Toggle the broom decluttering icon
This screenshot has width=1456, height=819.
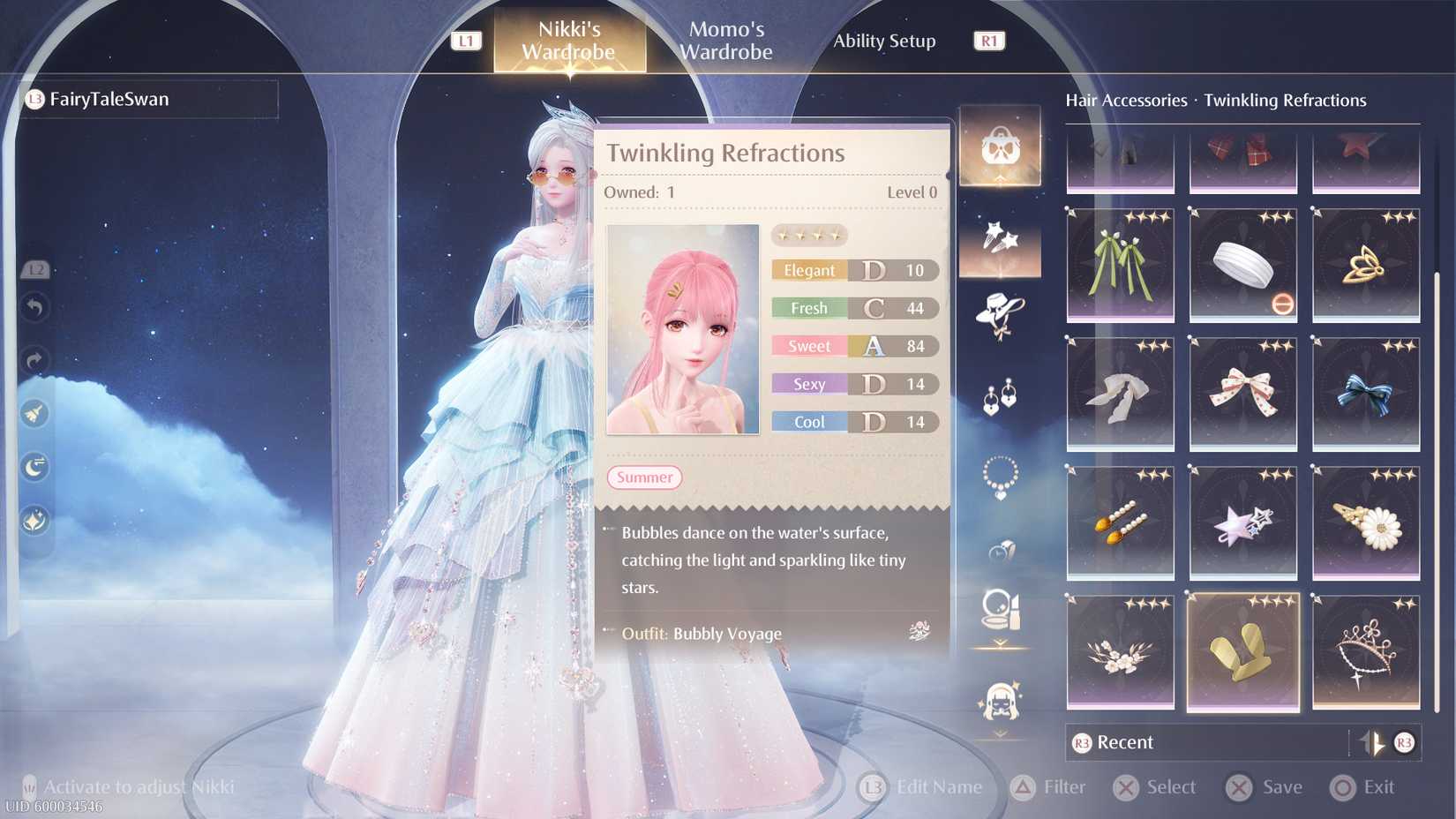tap(35, 413)
